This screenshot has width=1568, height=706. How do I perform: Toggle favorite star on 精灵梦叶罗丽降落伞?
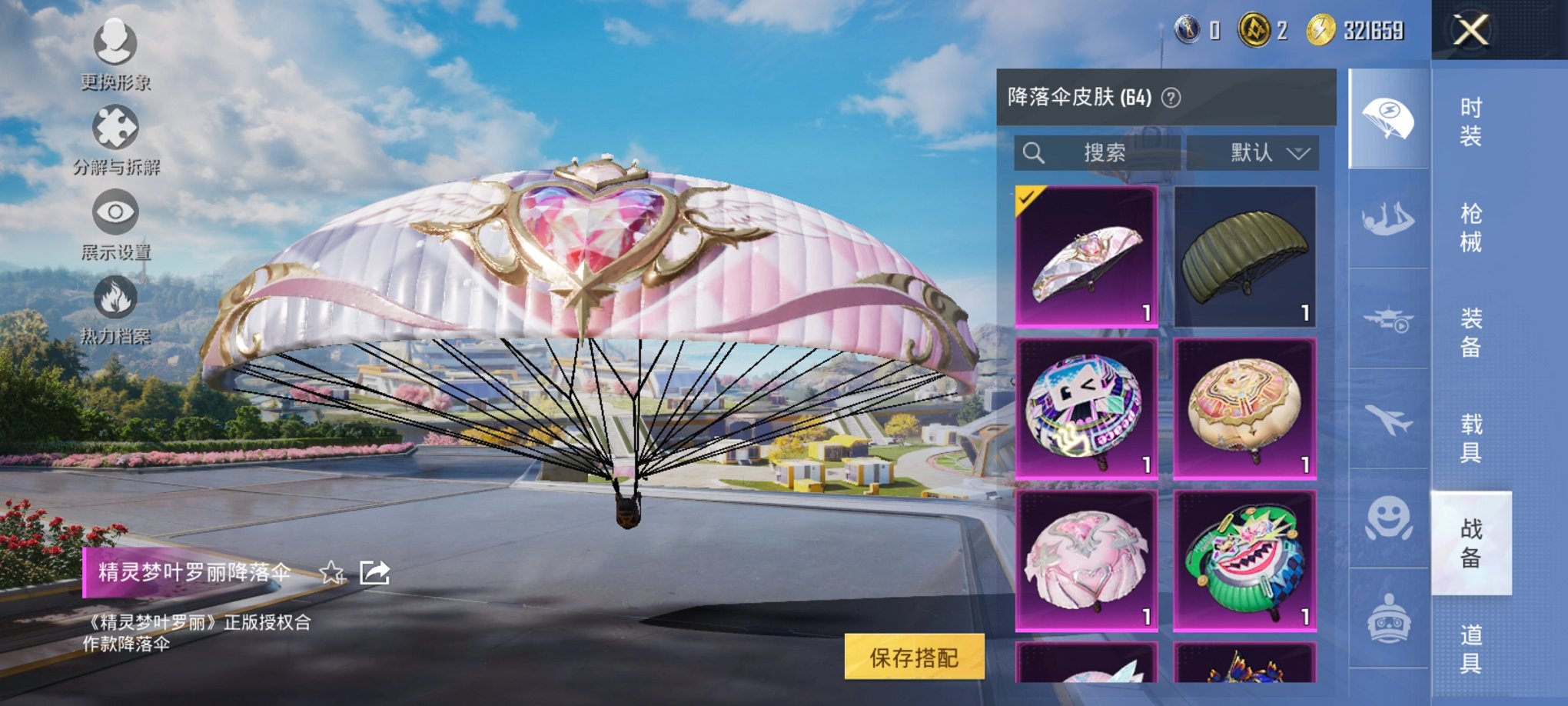[x=331, y=573]
